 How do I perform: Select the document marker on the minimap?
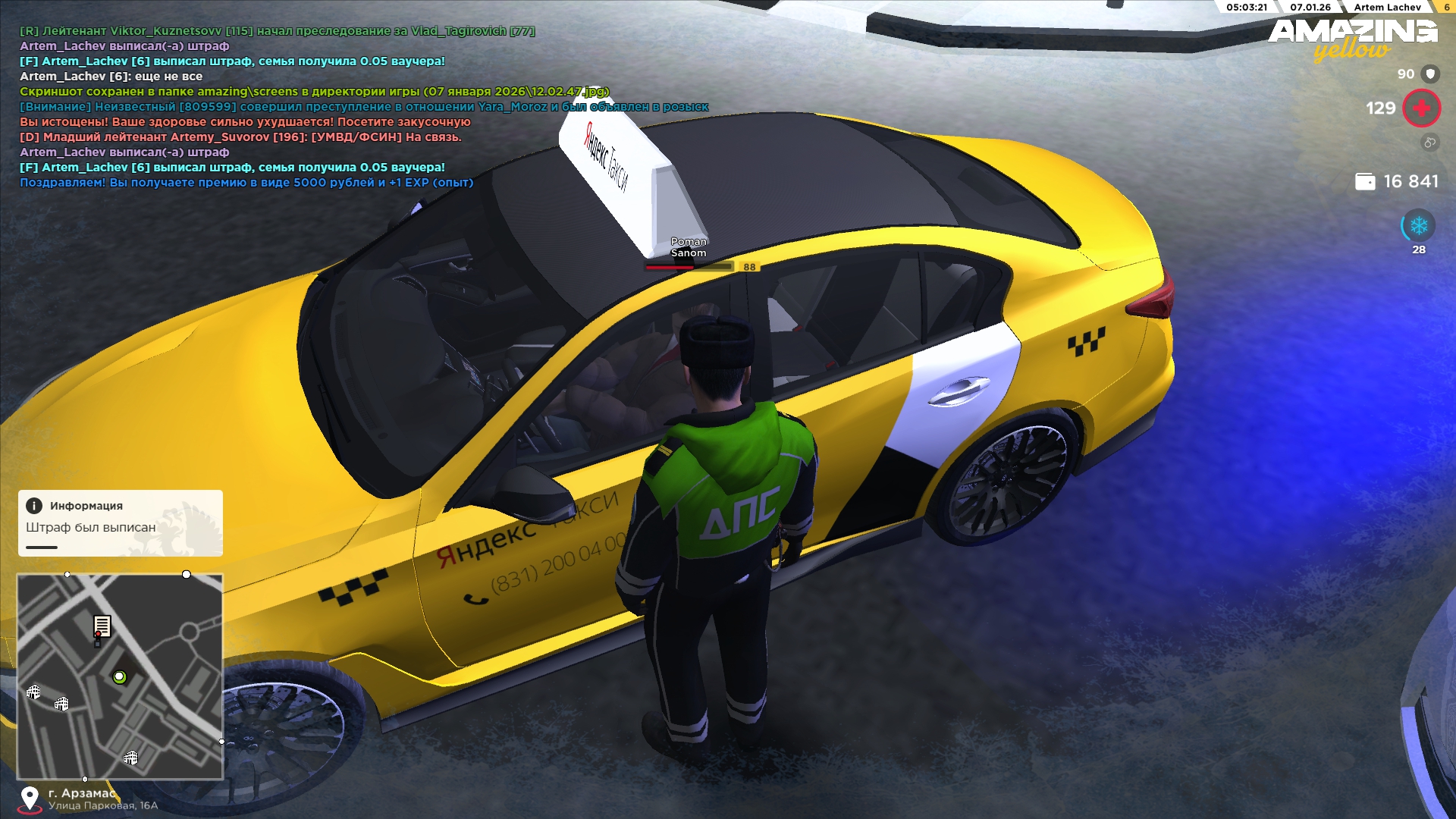click(102, 626)
